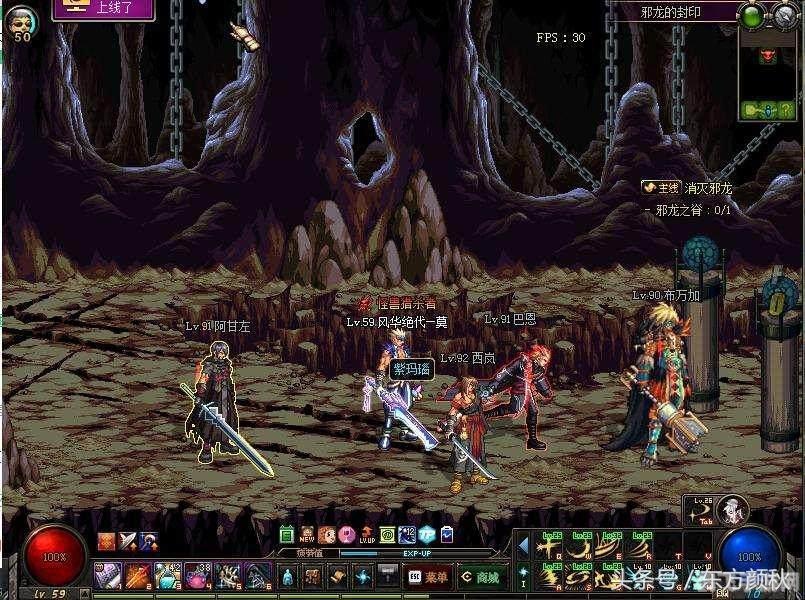This screenshot has width=805, height=600.
Task: Click the 主线 main quest tracker entry
Action: (x=662, y=187)
